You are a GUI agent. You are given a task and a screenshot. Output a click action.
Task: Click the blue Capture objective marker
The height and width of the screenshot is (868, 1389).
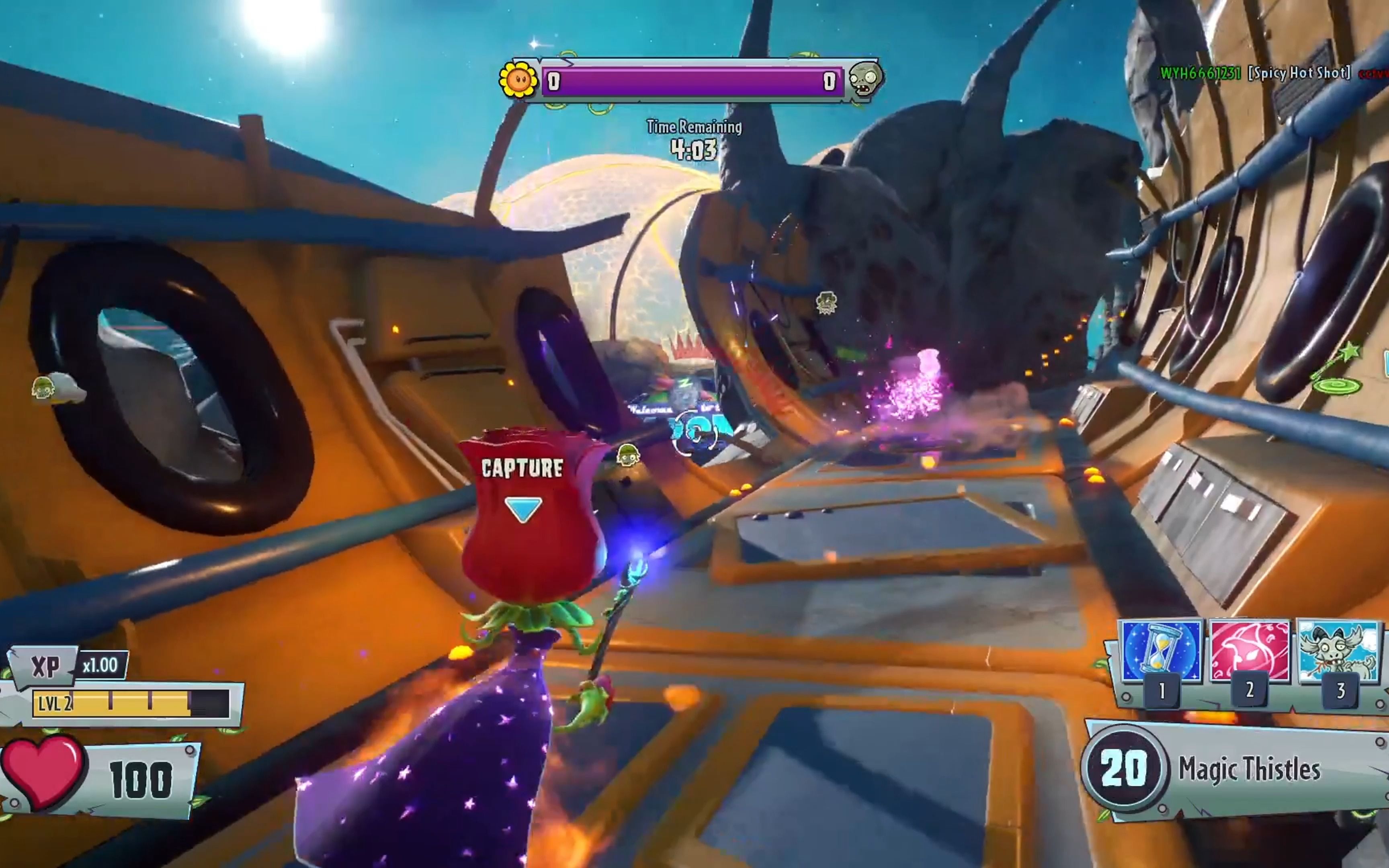523,508
